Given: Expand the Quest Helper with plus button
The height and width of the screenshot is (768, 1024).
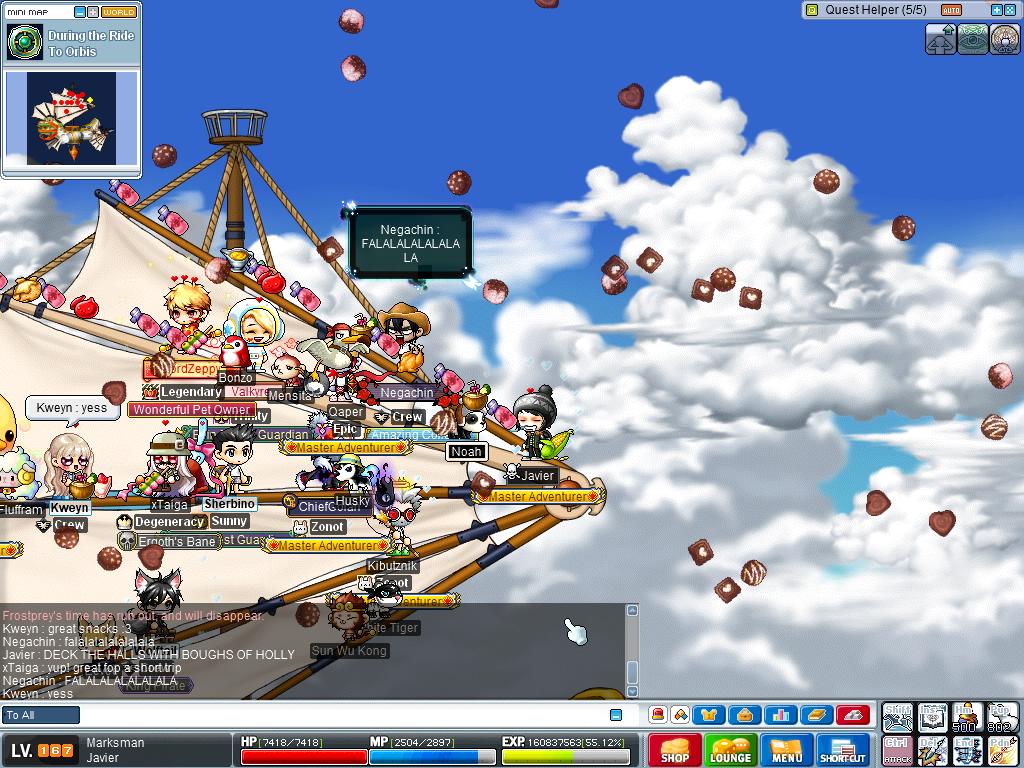Looking at the screenshot, I should pos(997,10).
